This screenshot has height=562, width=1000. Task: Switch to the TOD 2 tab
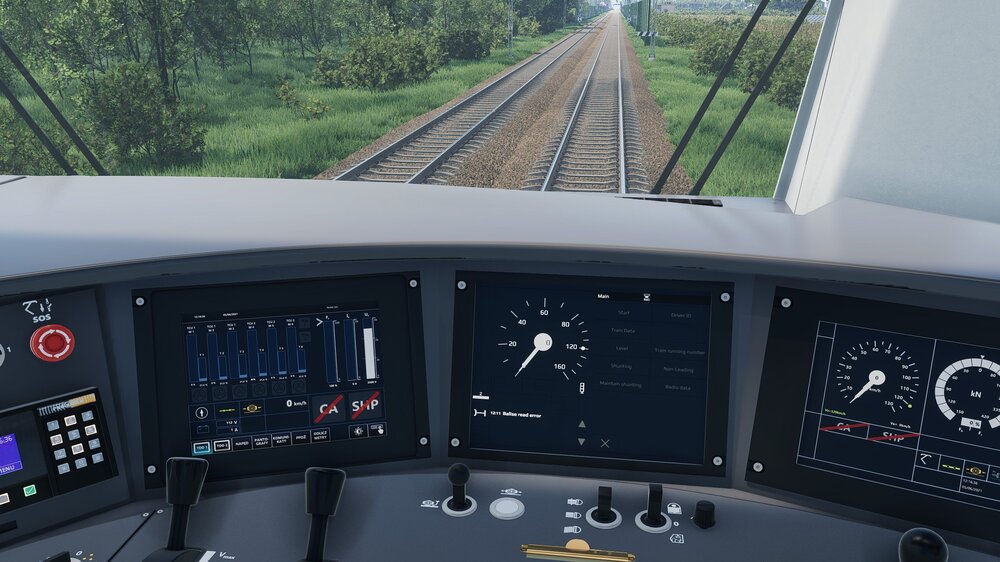pos(222,445)
